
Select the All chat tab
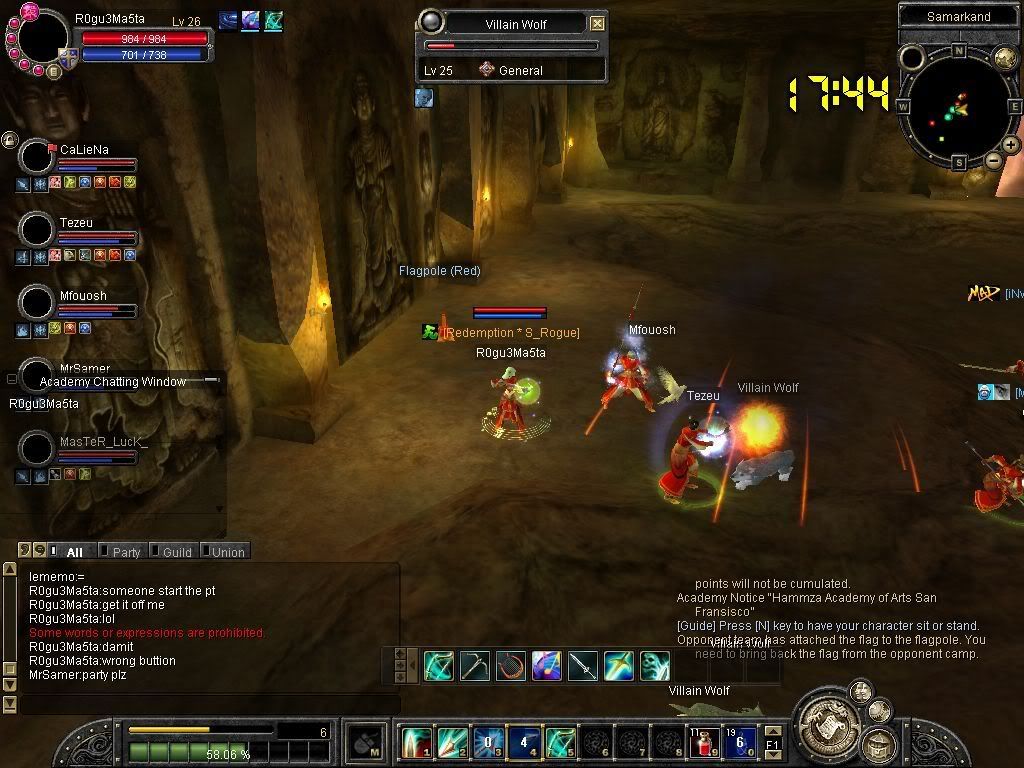69,551
